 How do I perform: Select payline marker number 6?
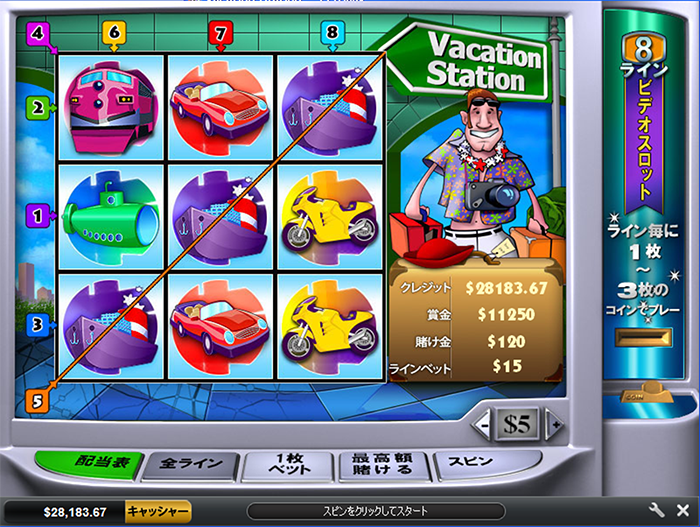tap(114, 33)
